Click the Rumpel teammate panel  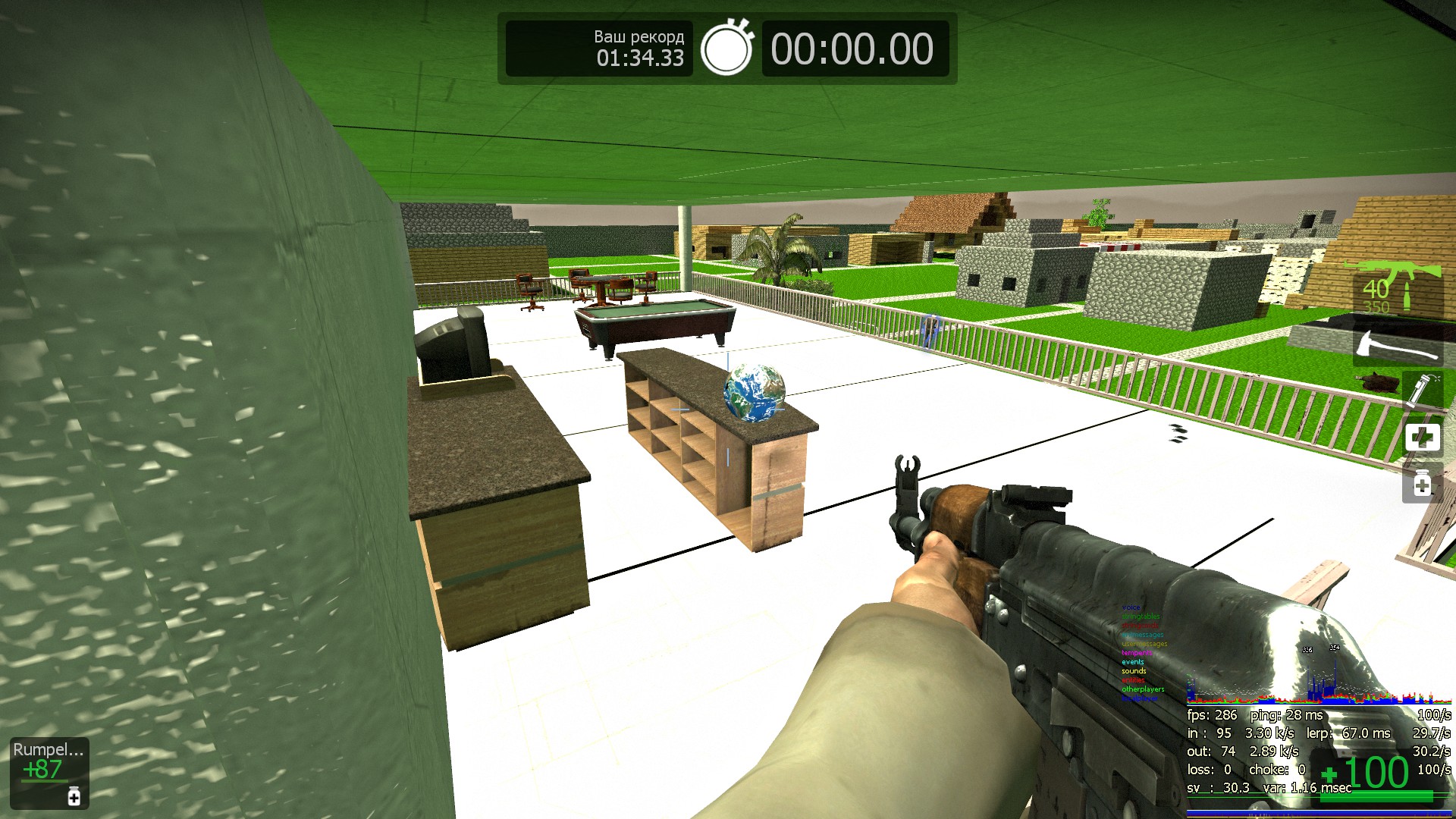[x=49, y=771]
